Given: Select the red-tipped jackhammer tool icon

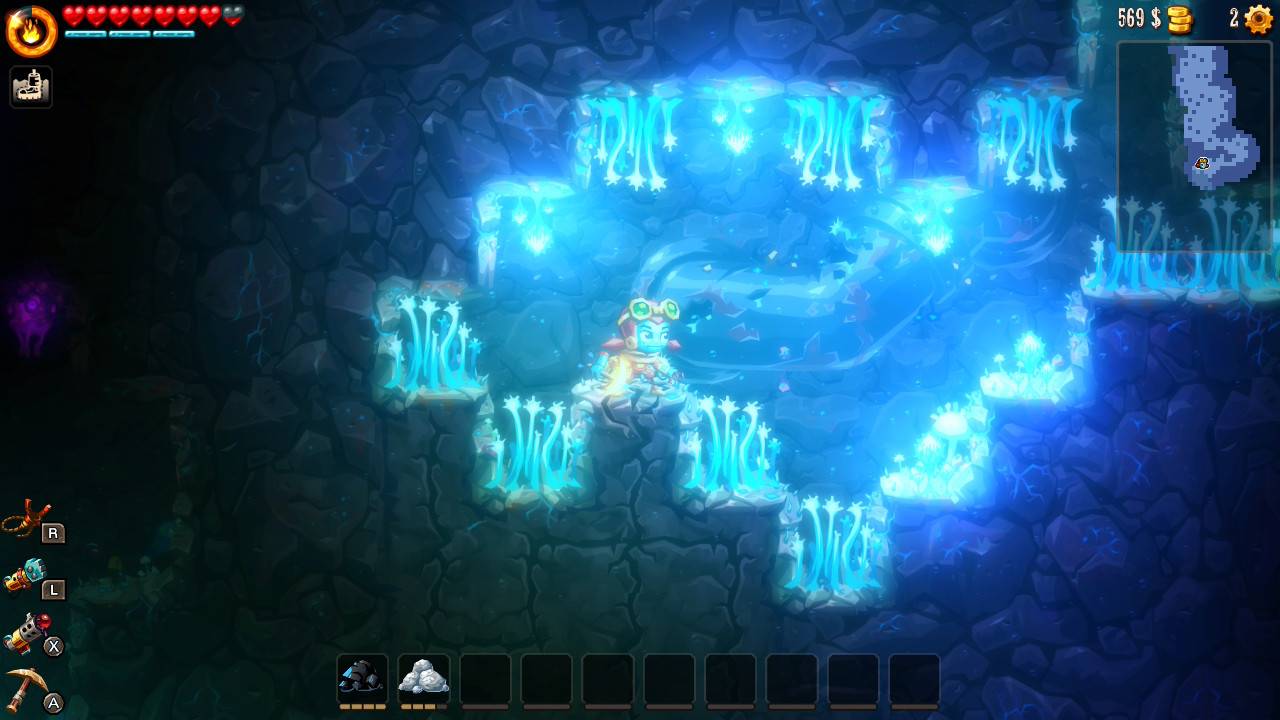Looking at the screenshot, I should coord(27,633).
